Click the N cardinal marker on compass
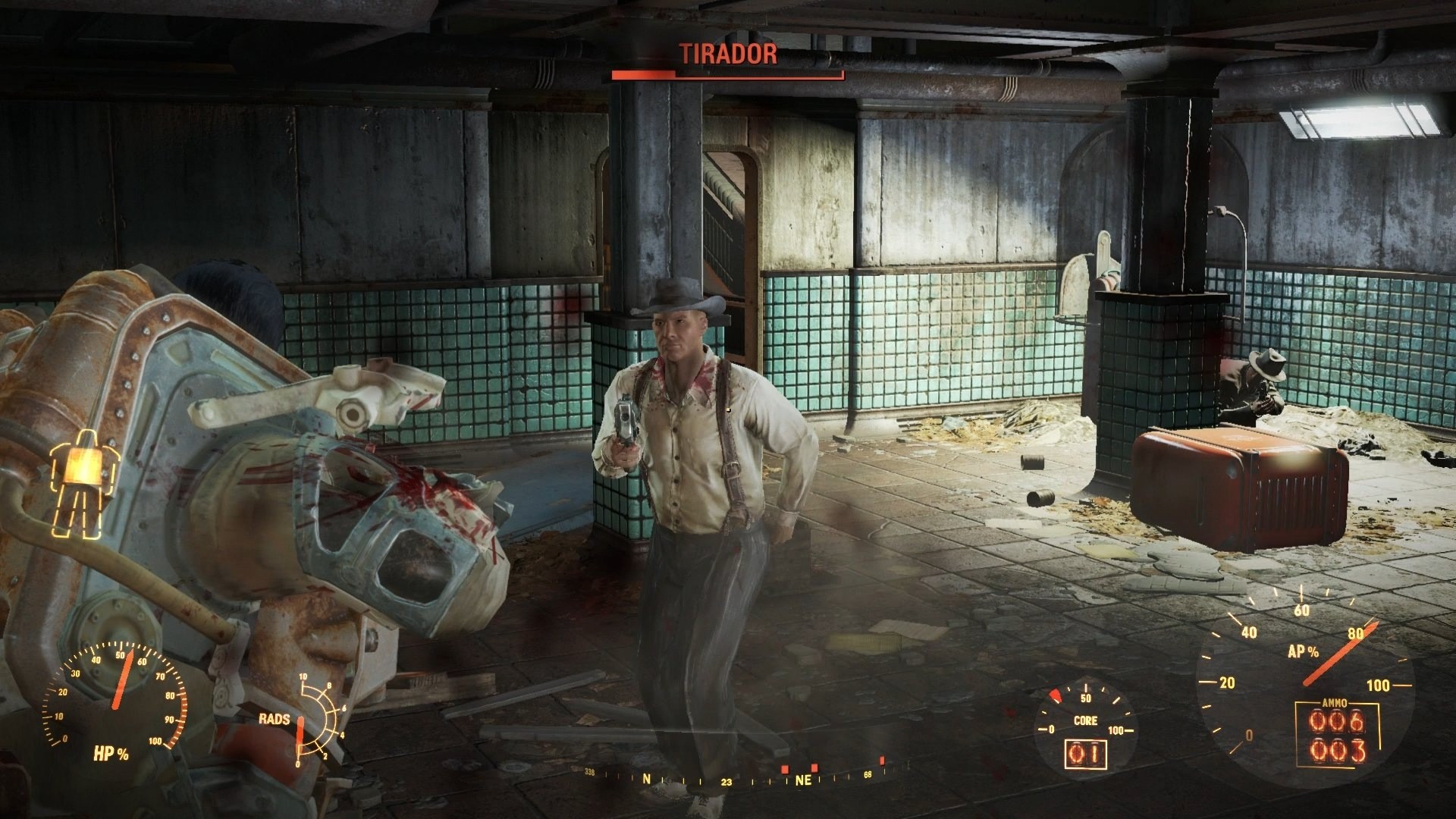The width and height of the screenshot is (1456, 819). (647, 778)
